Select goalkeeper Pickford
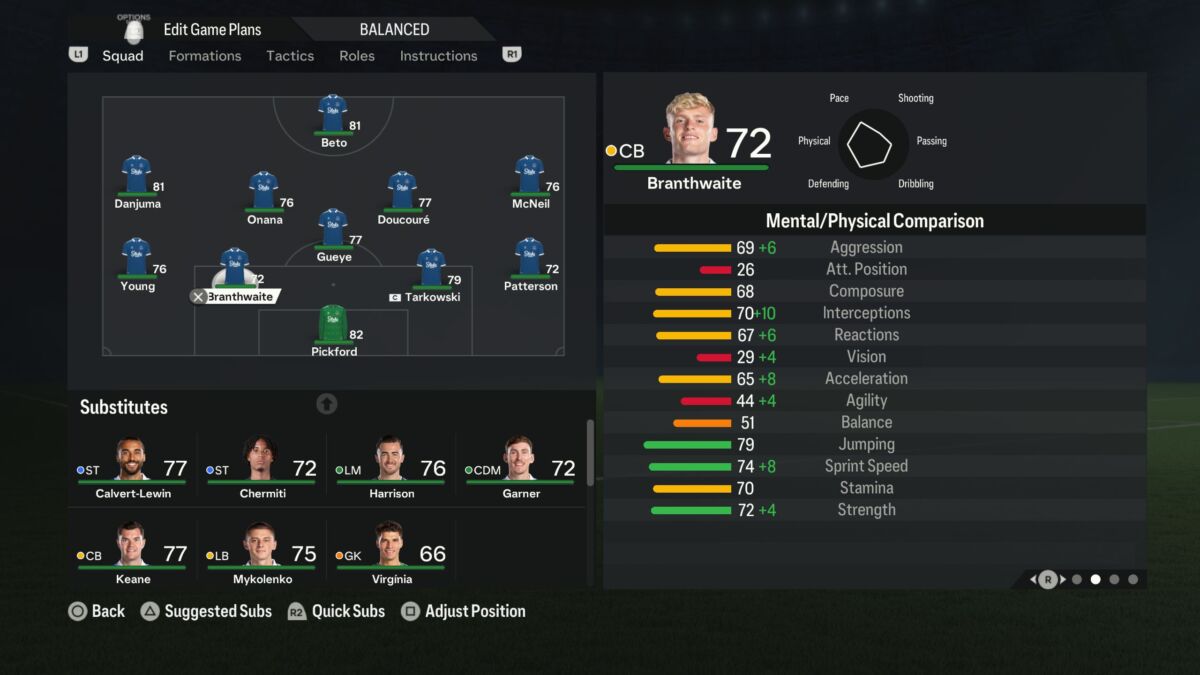 (333, 327)
